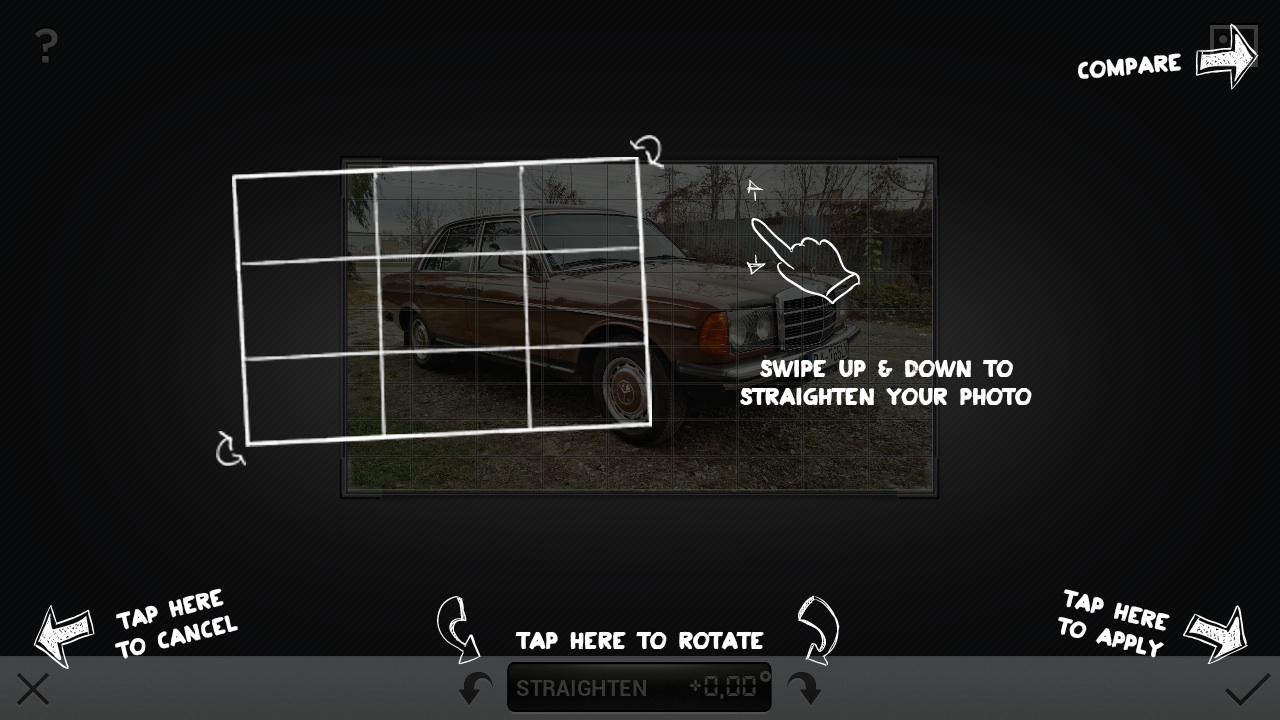Open the question mark help icon
The width and height of the screenshot is (1280, 720).
46,46
